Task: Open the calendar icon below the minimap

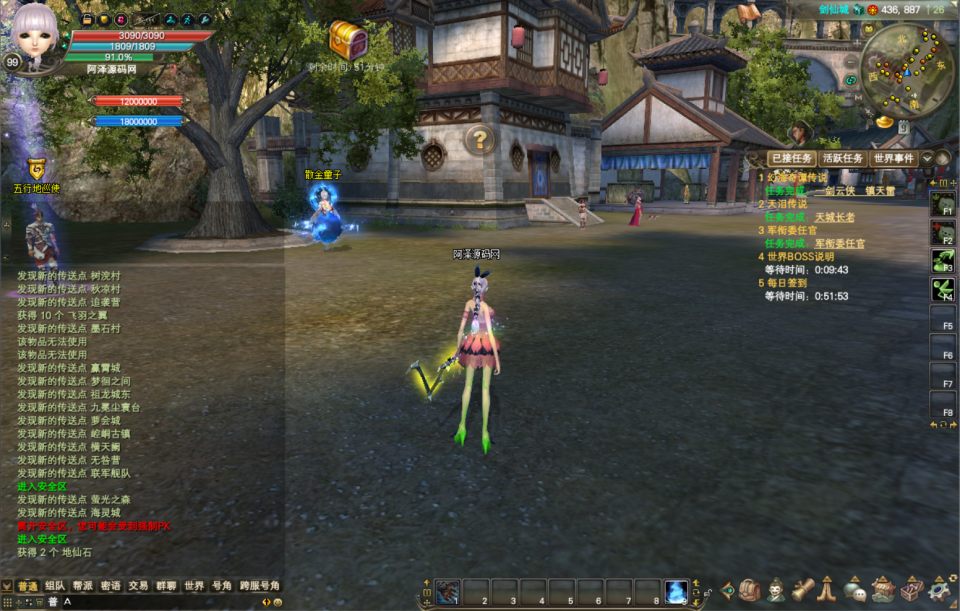Action: pos(904,127)
